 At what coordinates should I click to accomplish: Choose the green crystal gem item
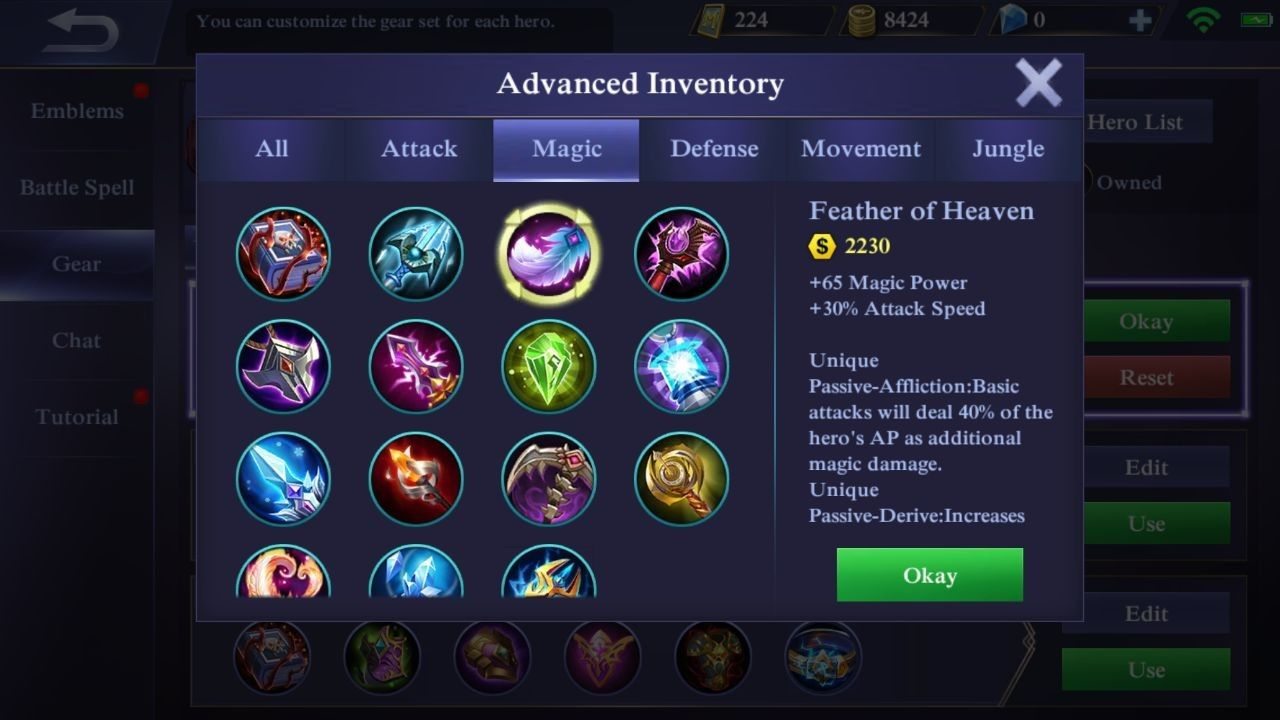[549, 367]
